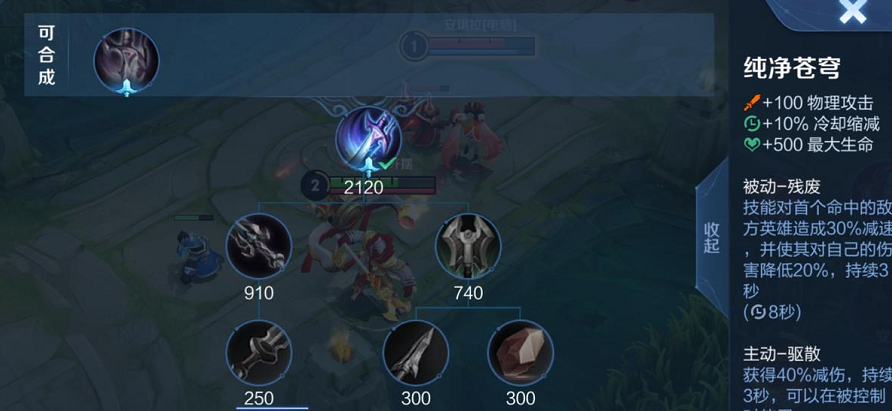
Task: Pick the 300 gold blade item
Action: click(x=416, y=354)
